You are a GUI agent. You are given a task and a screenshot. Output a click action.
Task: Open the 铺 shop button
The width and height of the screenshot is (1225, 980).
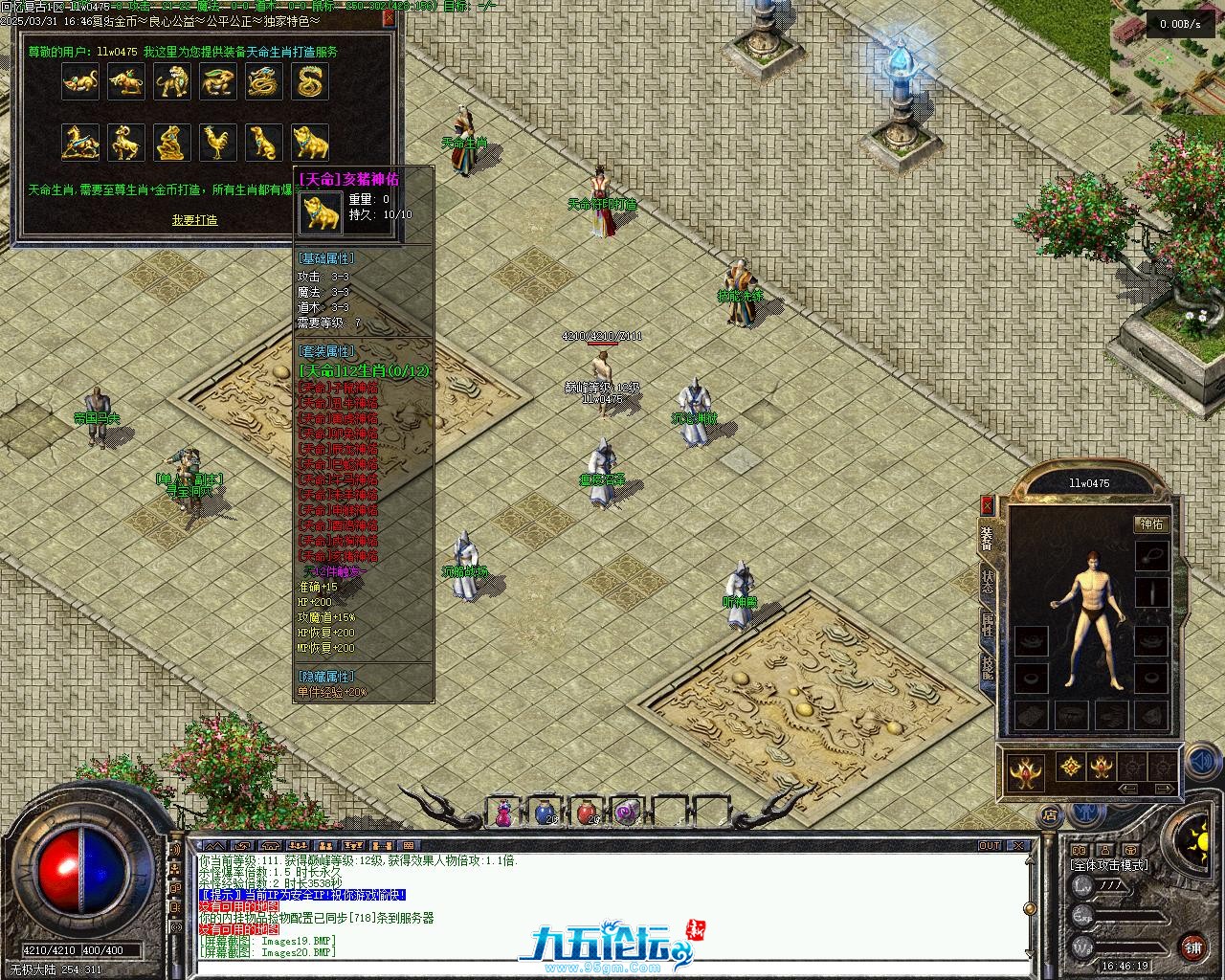coord(1192,947)
